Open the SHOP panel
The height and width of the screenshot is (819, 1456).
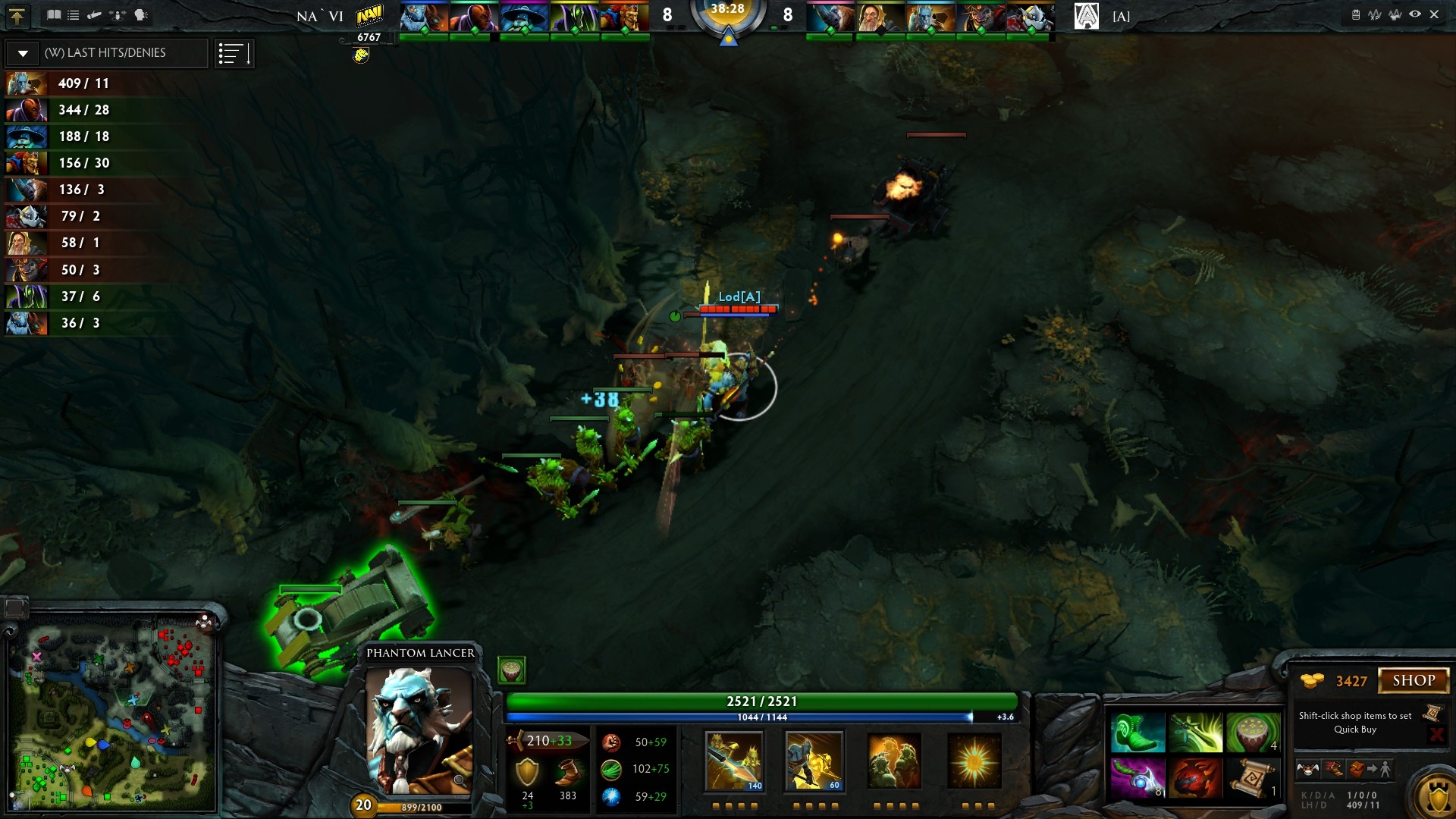(1413, 680)
